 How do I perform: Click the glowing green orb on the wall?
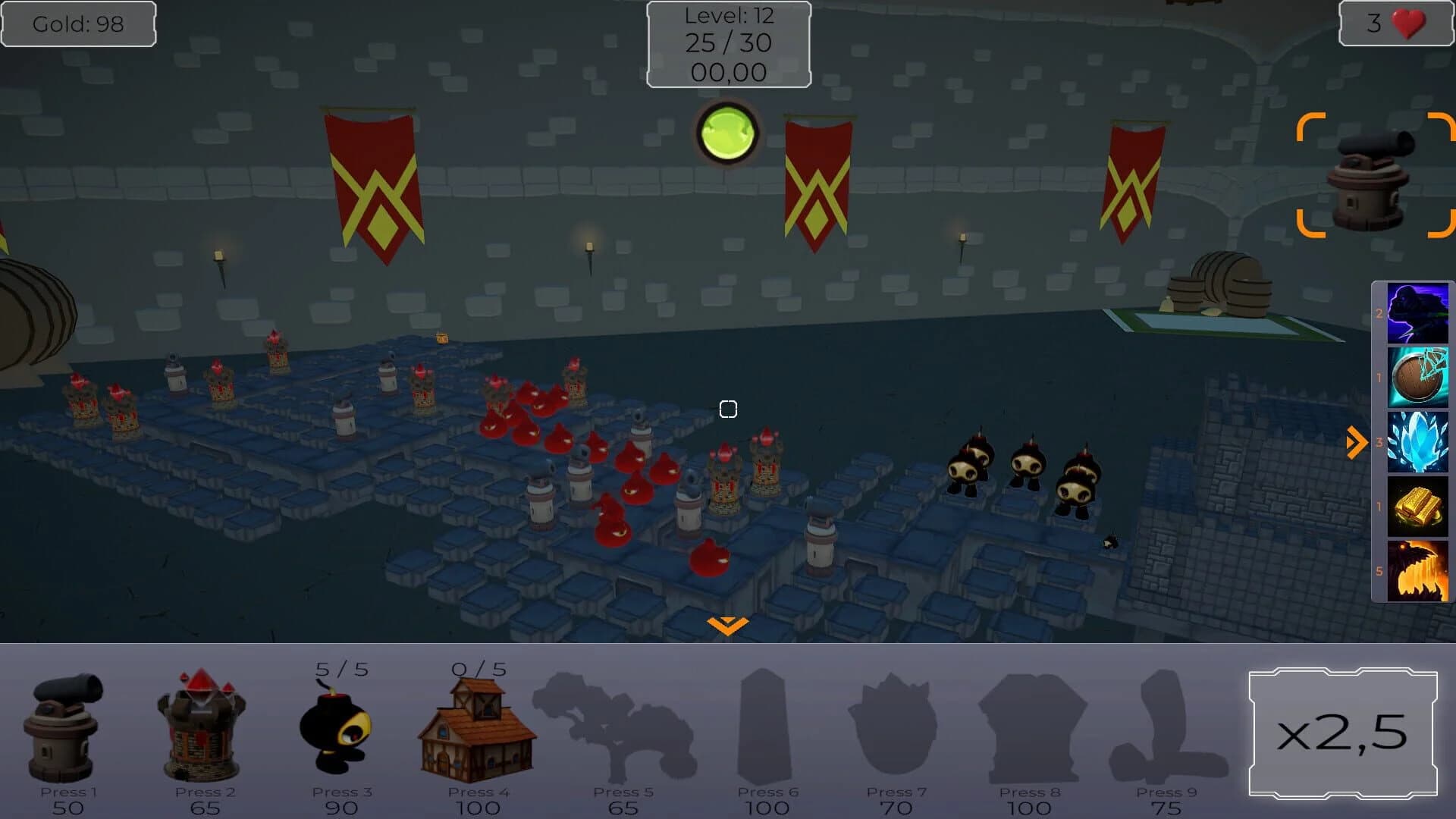(726, 132)
